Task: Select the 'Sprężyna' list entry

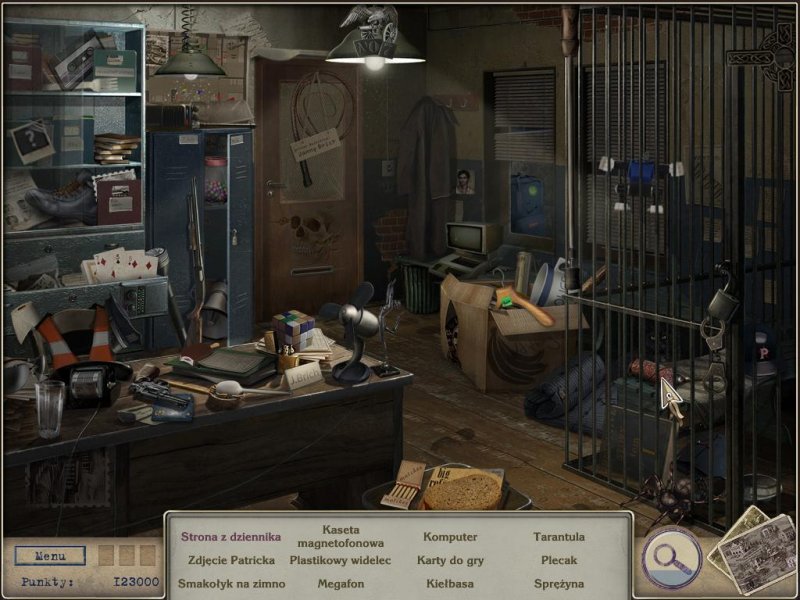Action: tap(559, 583)
